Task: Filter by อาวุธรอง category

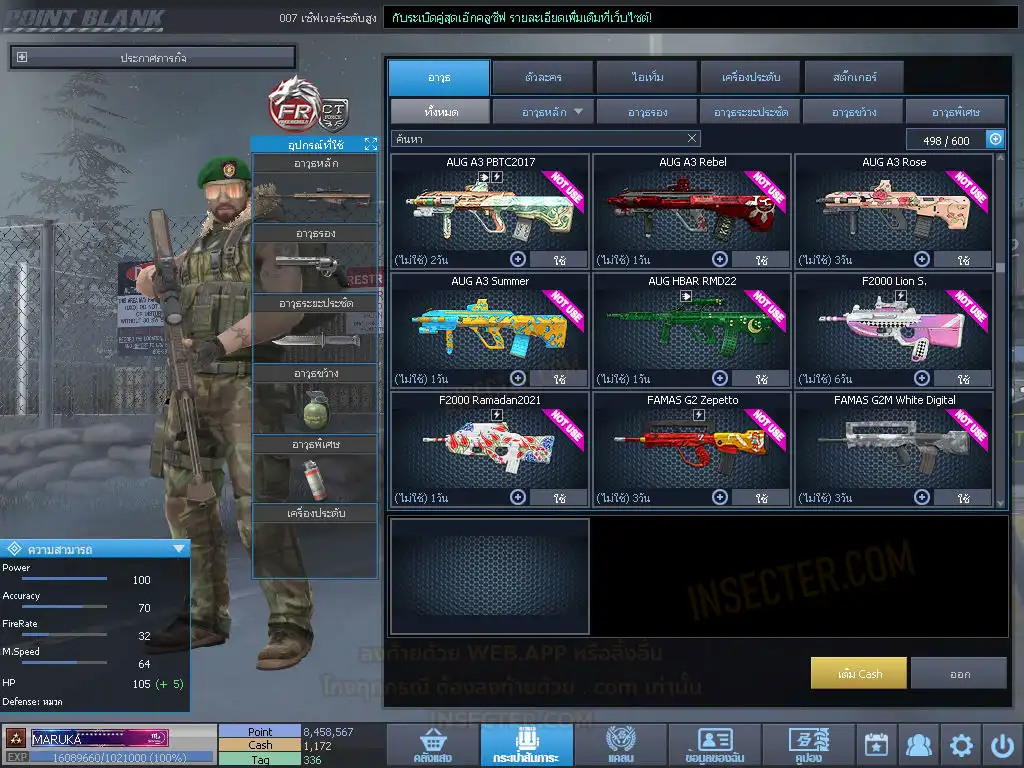Action: (x=648, y=111)
